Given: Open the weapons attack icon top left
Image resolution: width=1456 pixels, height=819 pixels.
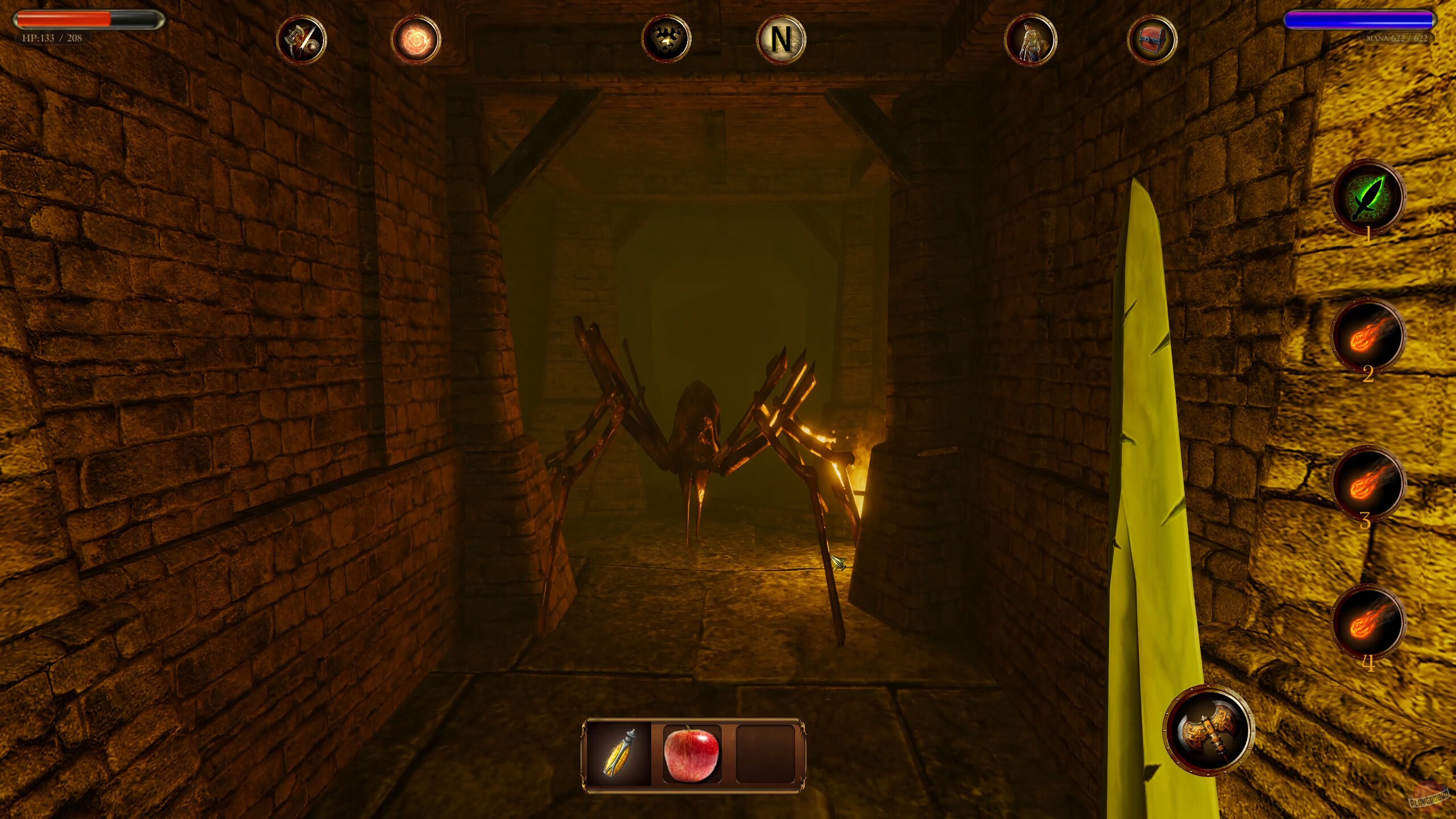Looking at the screenshot, I should (x=303, y=38).
